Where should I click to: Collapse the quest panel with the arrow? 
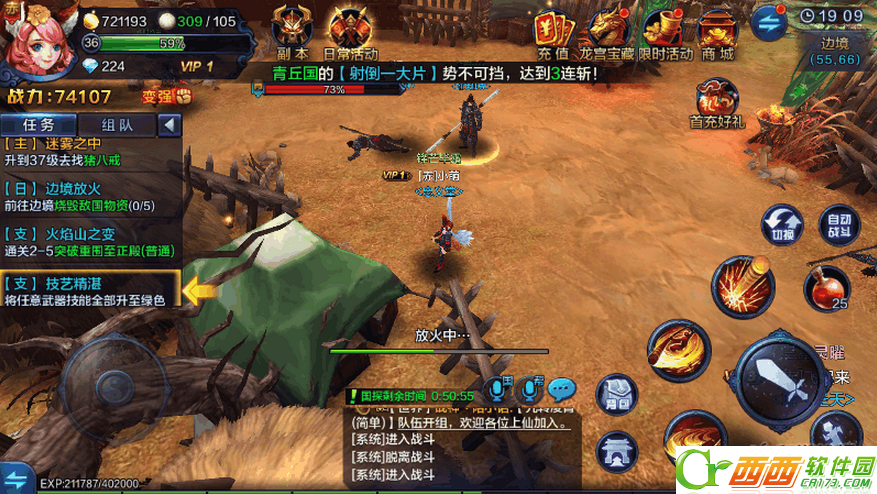point(169,125)
